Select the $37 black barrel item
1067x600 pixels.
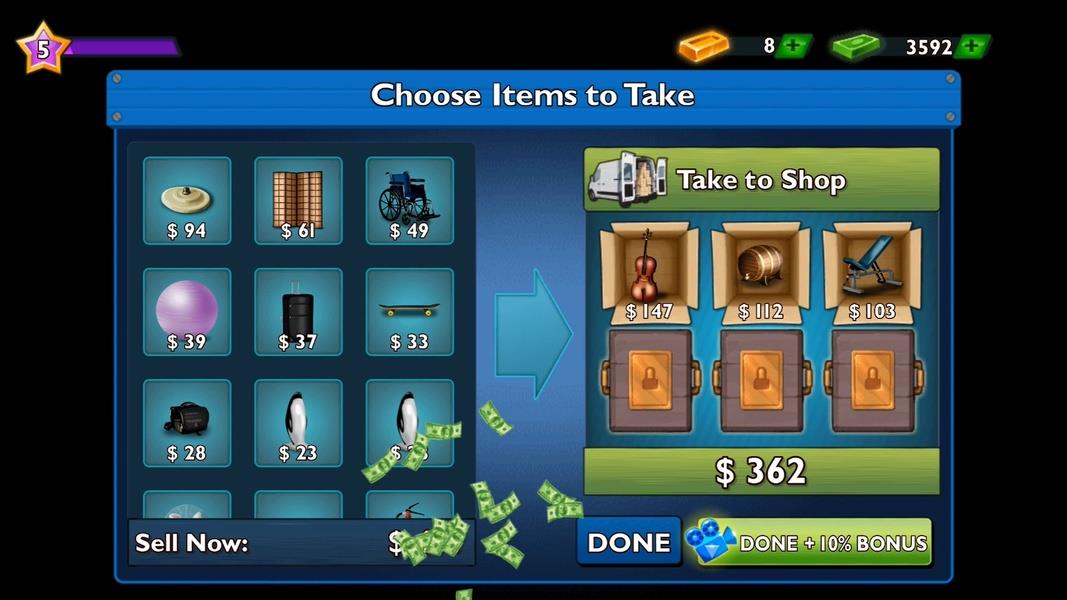click(298, 312)
